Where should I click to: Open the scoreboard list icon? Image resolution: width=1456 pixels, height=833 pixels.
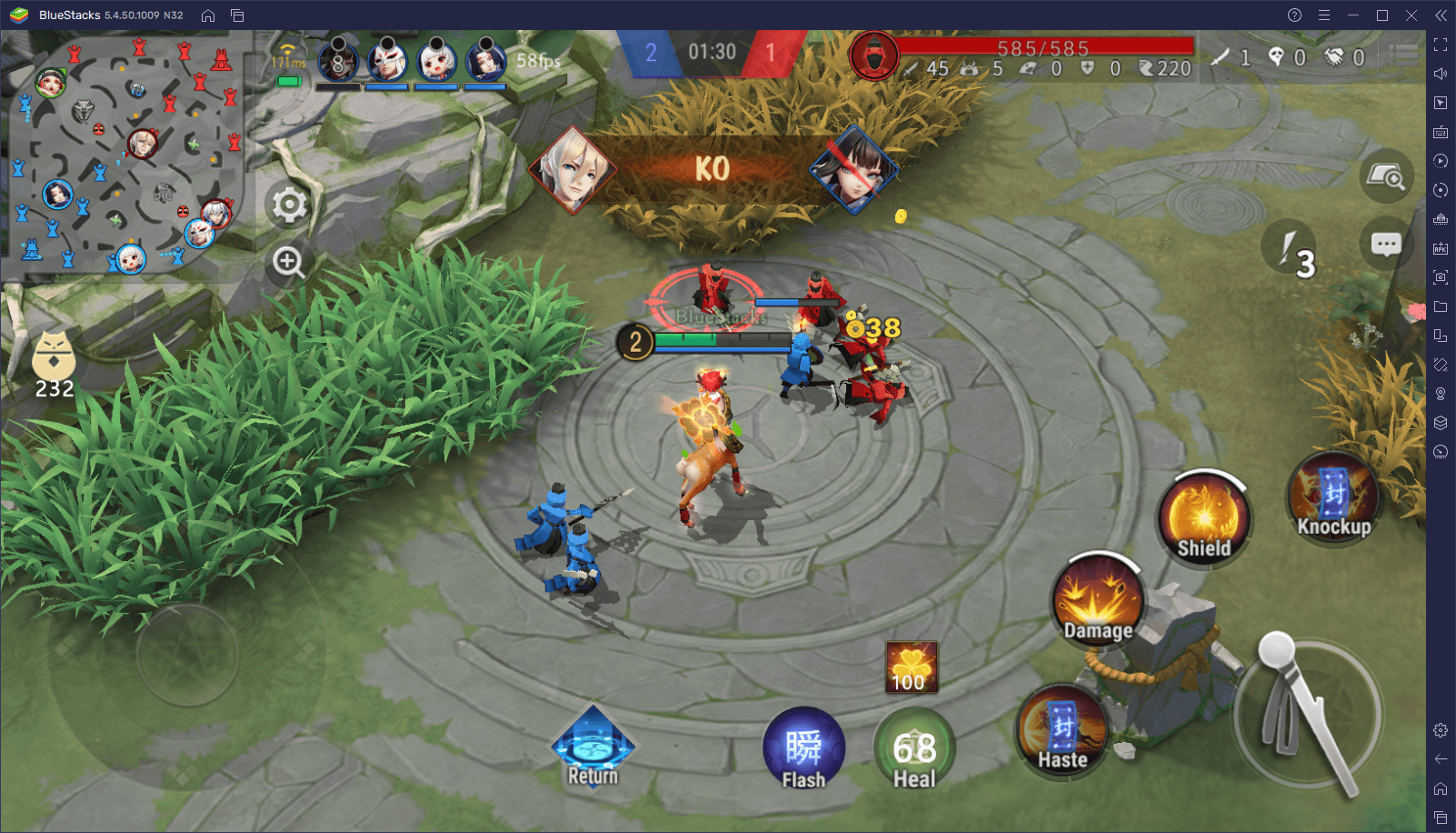1402,56
